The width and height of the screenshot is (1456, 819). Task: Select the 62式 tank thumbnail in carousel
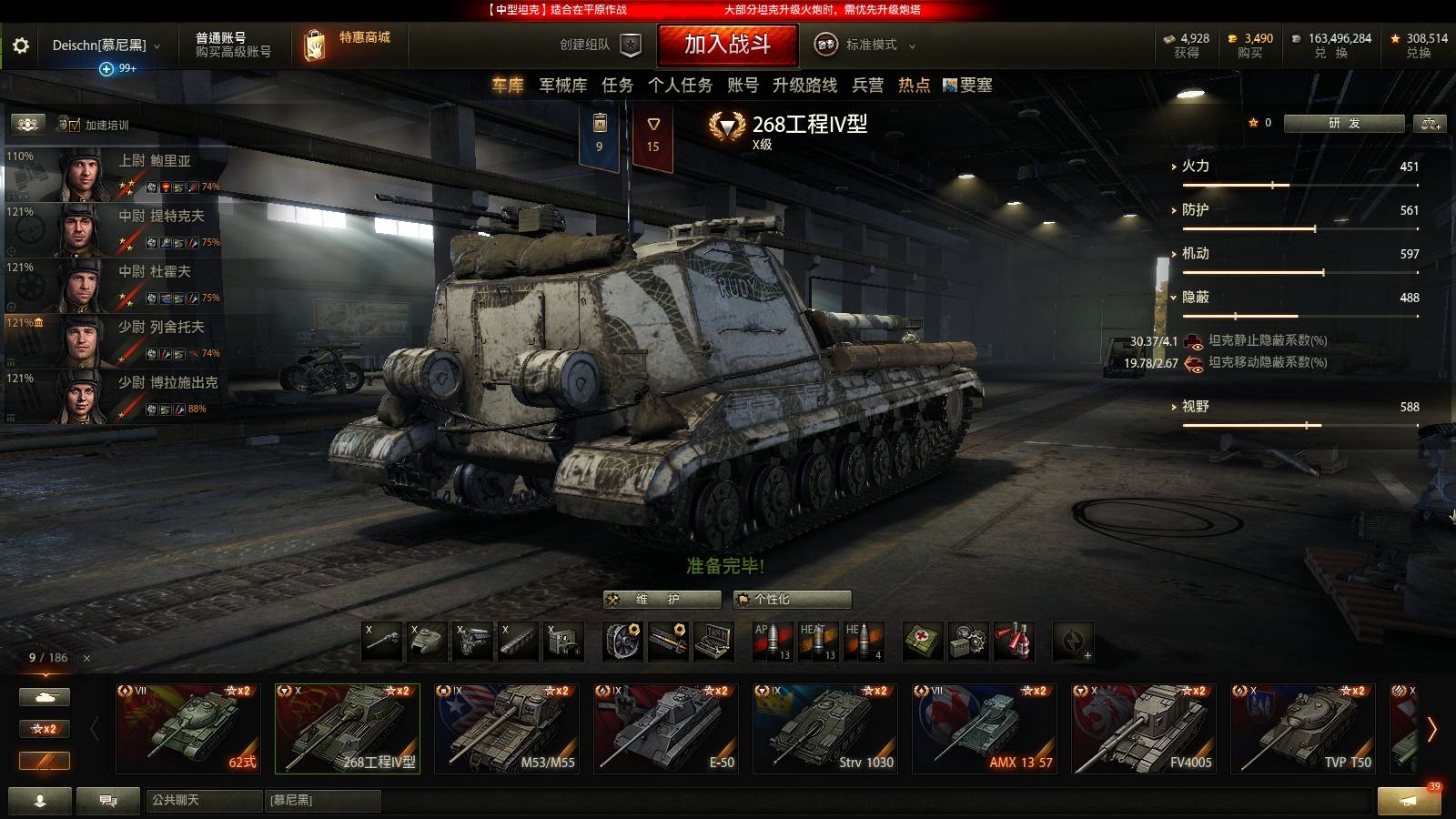tap(188, 728)
